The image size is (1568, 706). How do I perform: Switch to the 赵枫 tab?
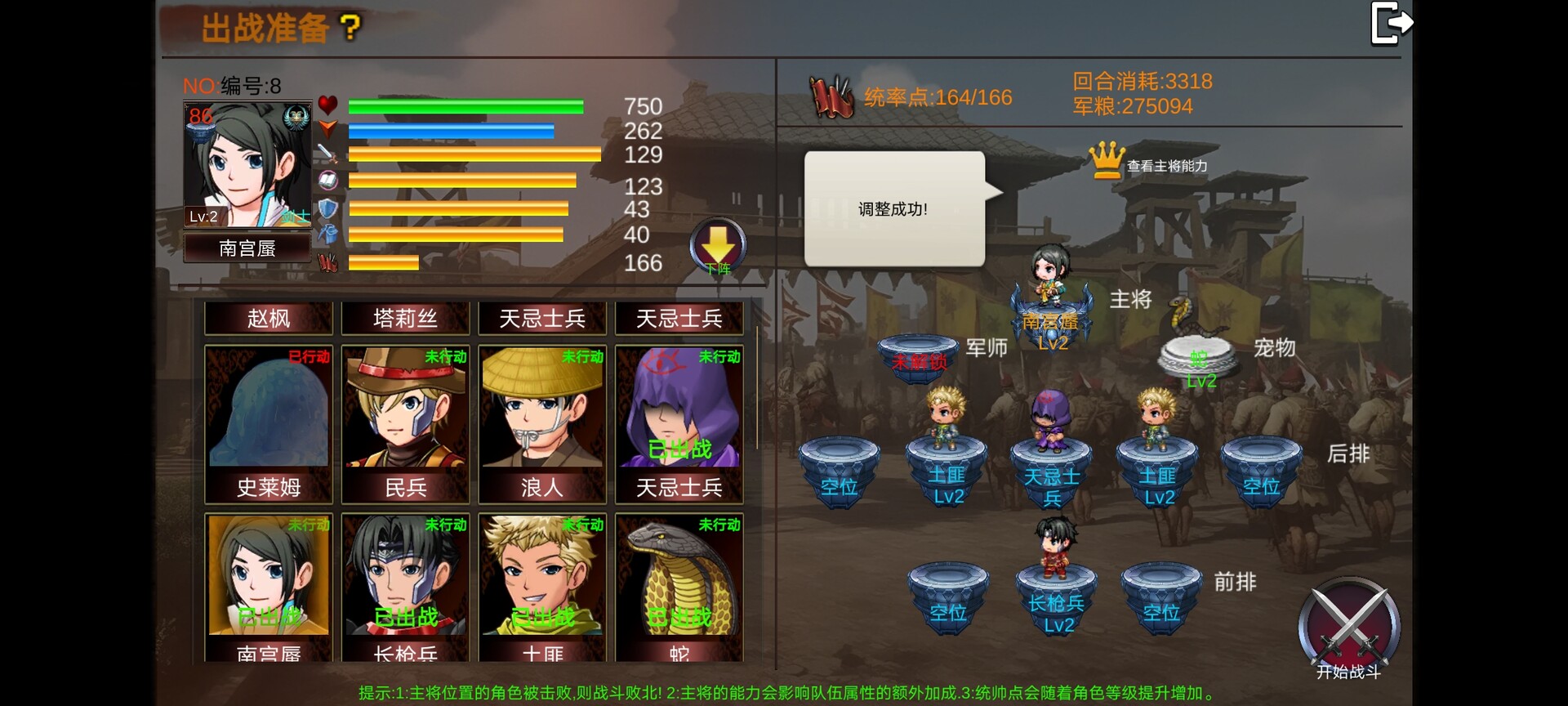267,319
